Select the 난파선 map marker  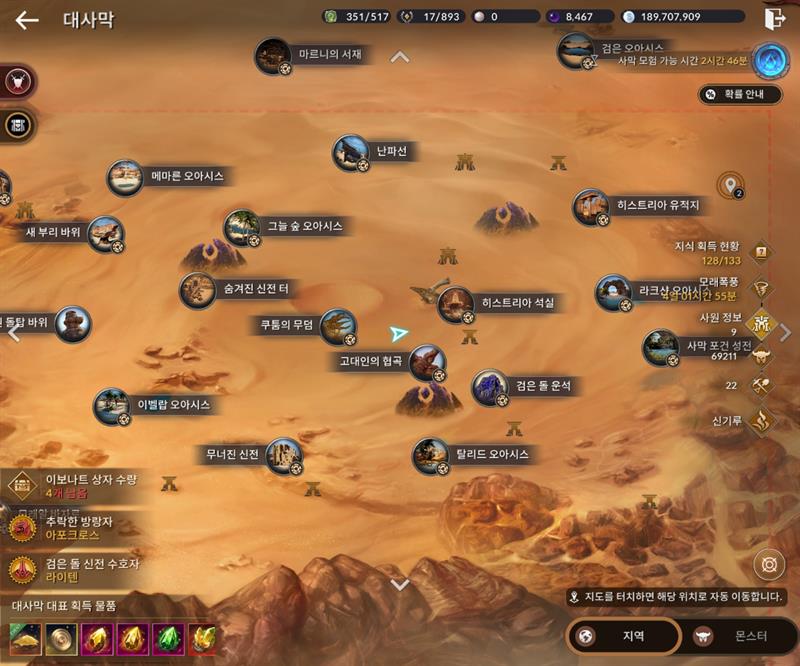351,153
